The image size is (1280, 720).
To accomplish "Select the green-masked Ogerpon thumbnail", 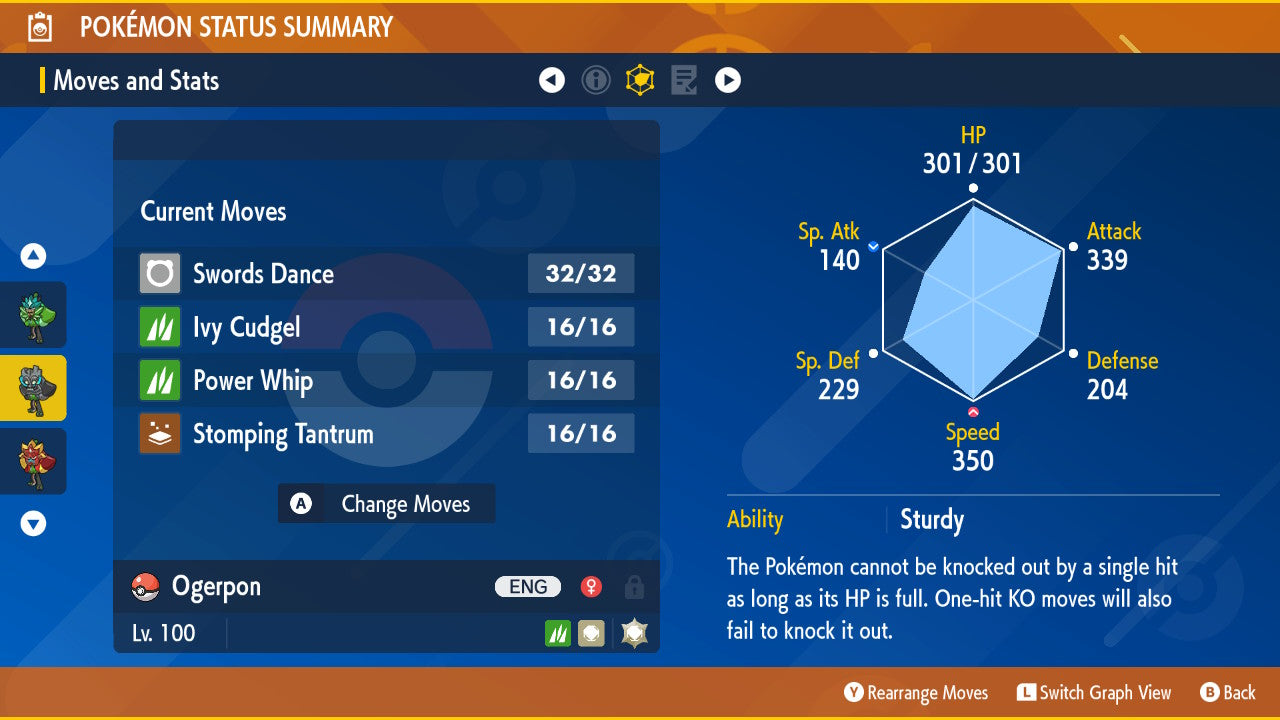I will [33, 315].
